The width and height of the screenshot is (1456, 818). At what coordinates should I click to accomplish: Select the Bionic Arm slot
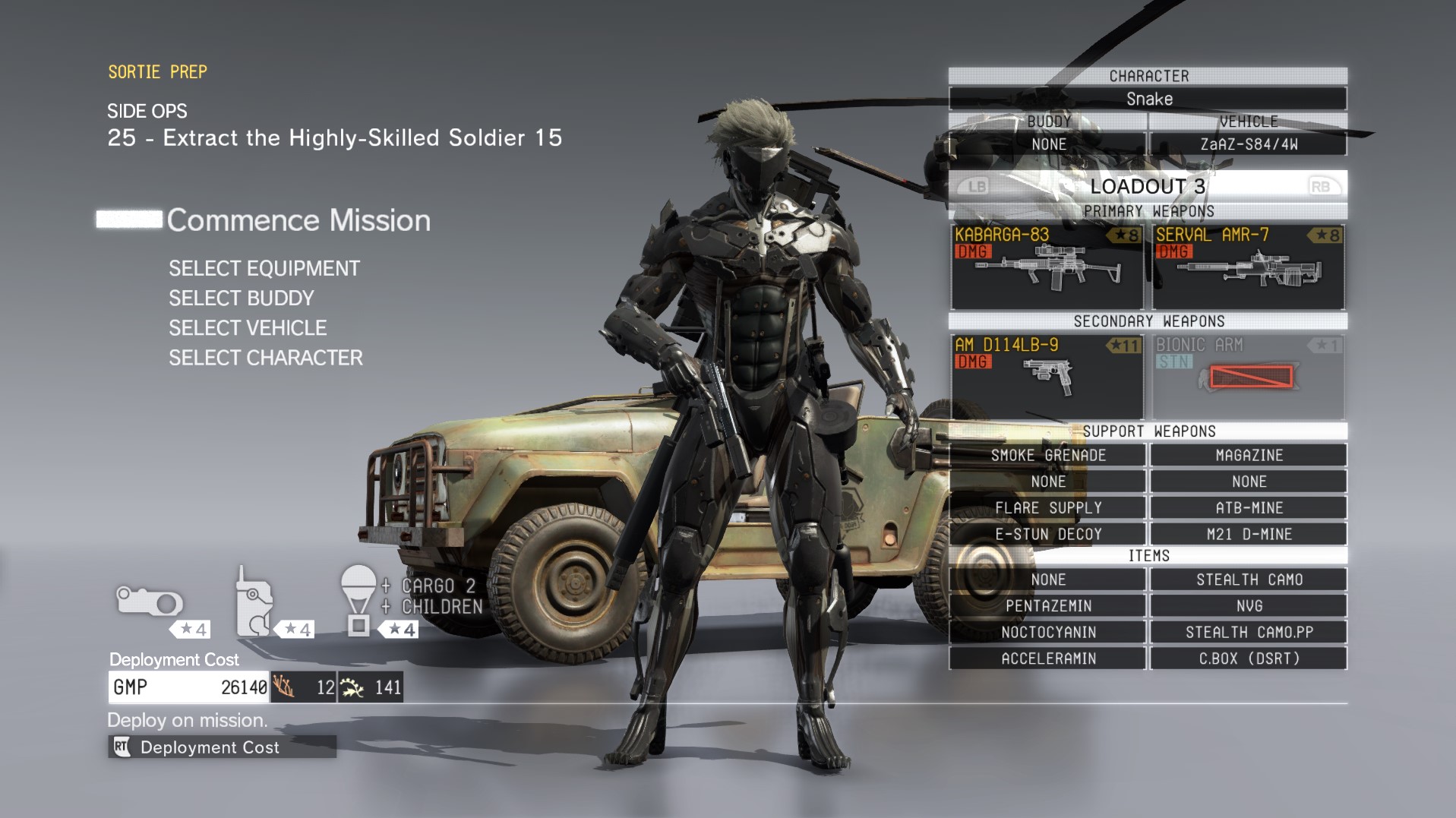(x=1249, y=377)
